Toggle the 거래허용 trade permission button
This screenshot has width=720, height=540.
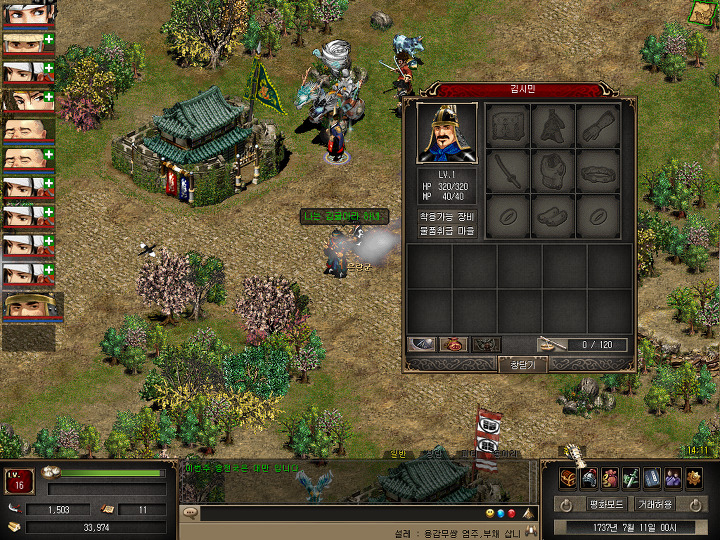tap(655, 504)
